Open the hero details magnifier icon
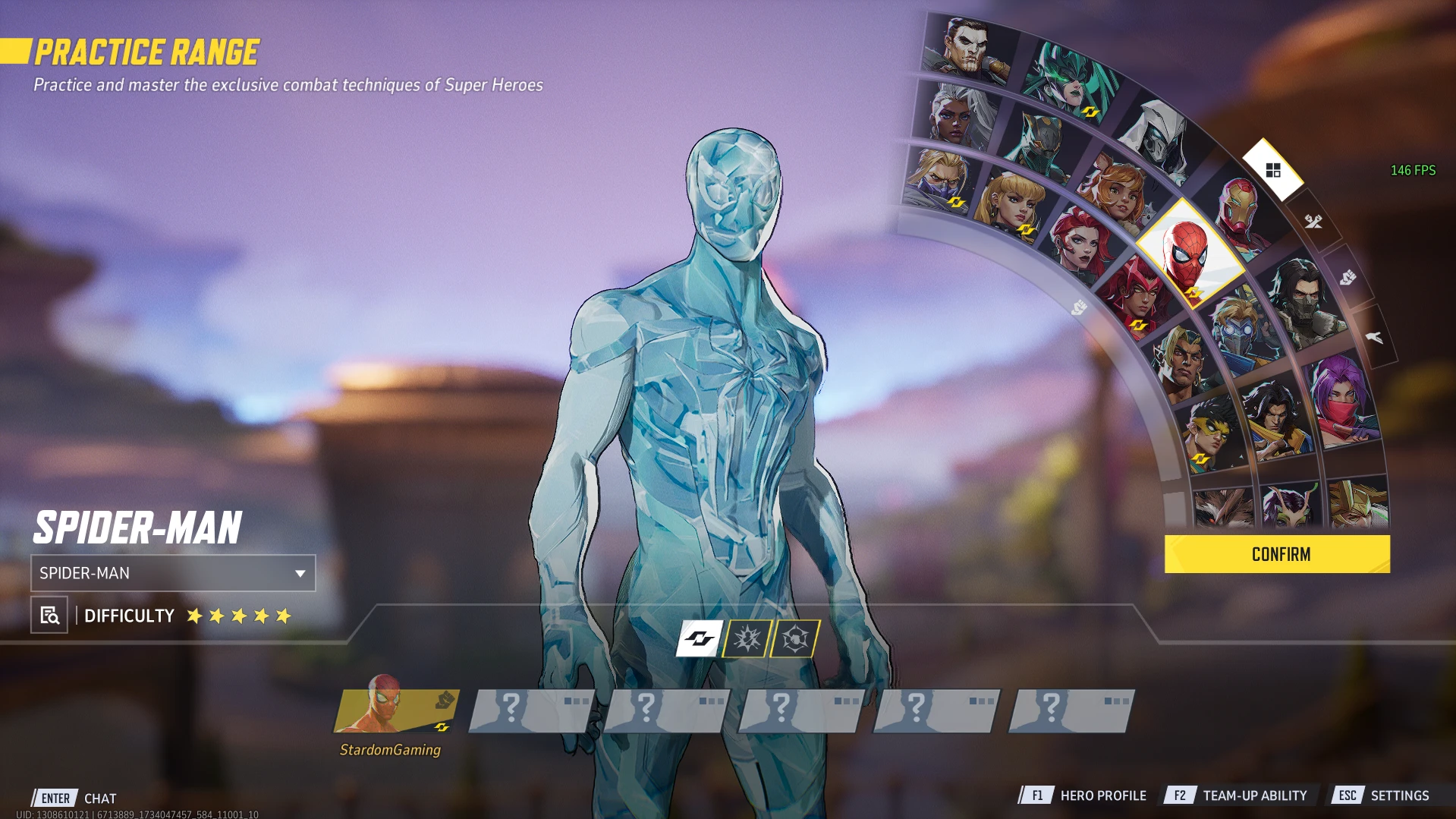The image size is (1456, 819). tap(49, 616)
